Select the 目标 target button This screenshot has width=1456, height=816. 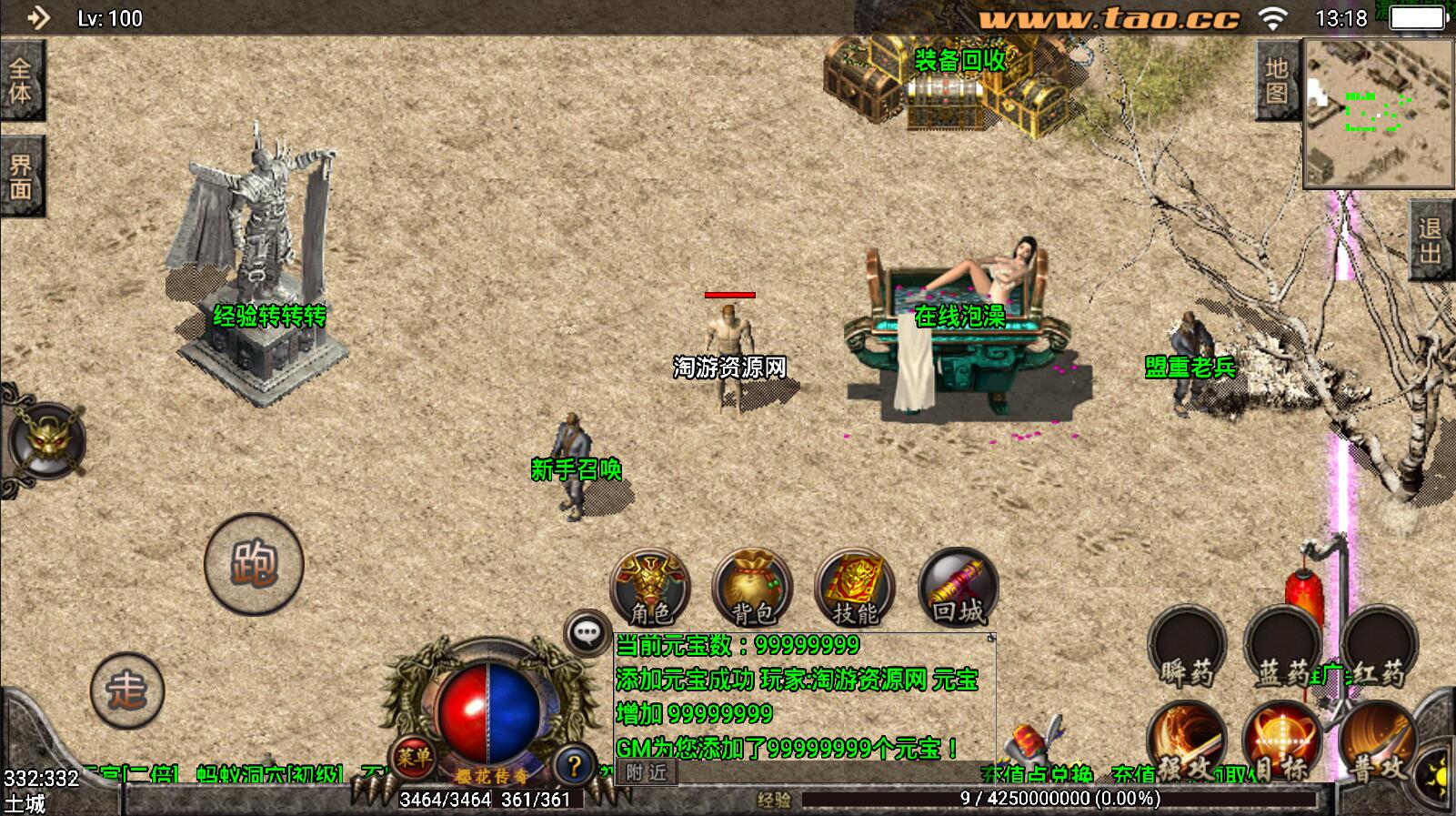point(1280,743)
